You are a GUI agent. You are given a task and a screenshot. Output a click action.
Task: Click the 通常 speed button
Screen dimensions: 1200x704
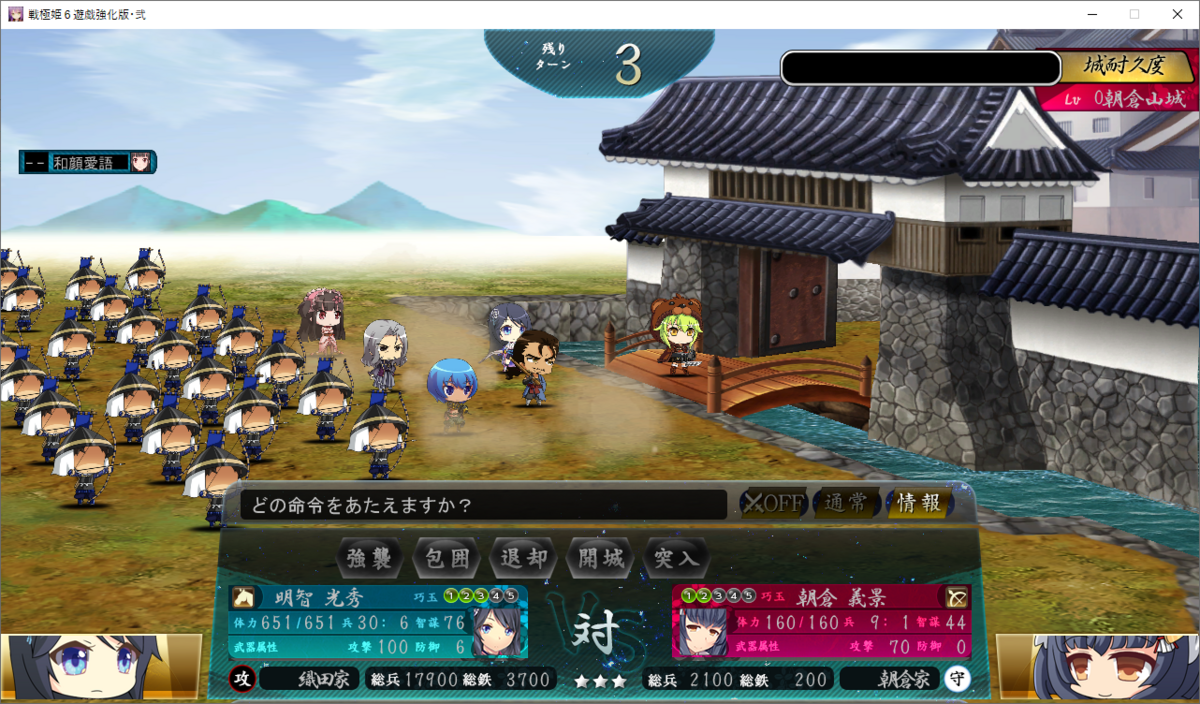846,503
